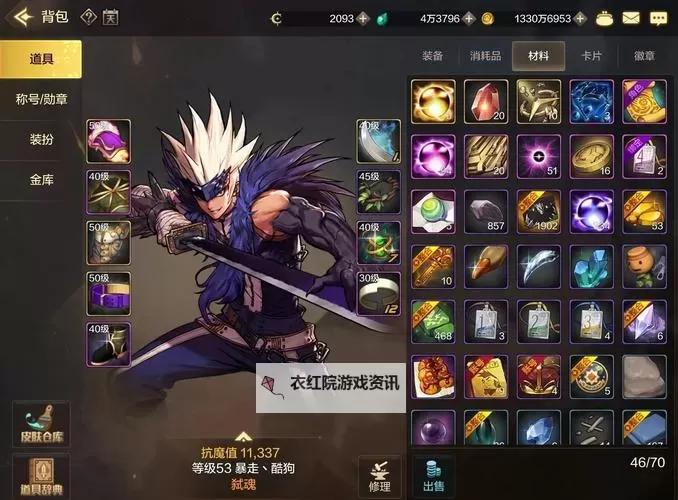Viewport: 678px width, 500px height.
Task: Select the level 50 purple belt slot
Action: coord(108,292)
